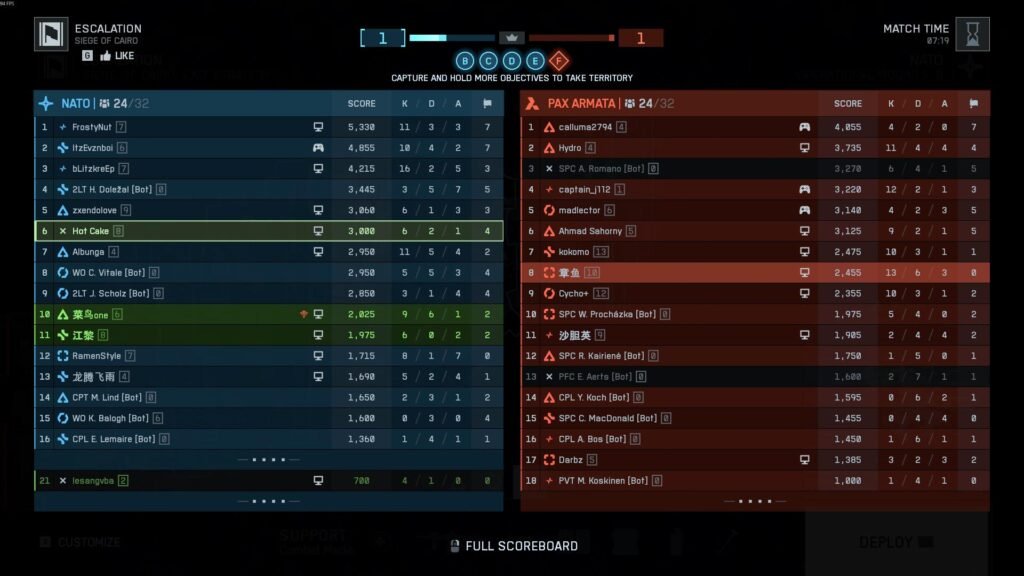Click the objective B circle marker
Screen dimensions: 1024x576
(465, 60)
